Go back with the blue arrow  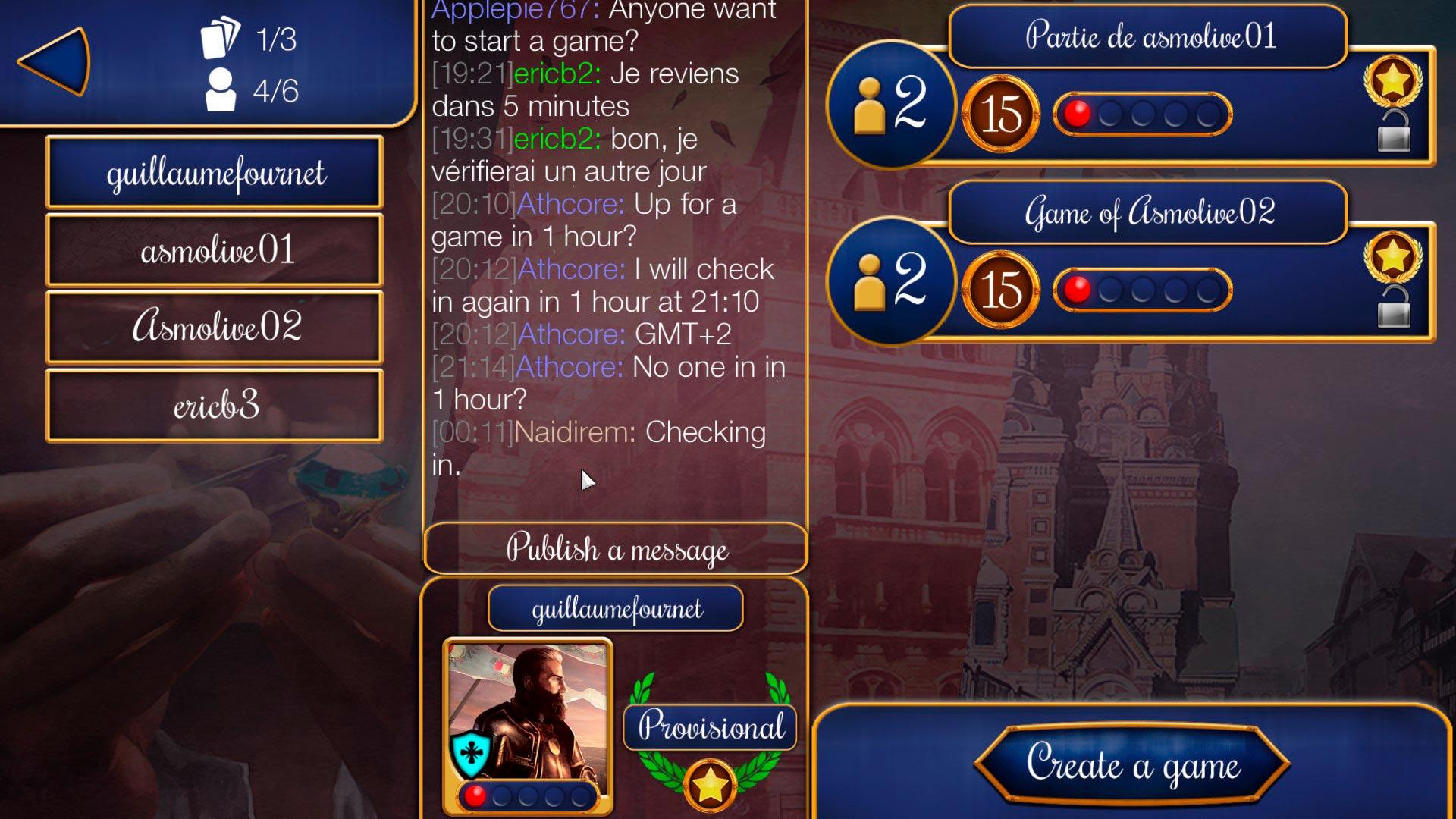pyautogui.click(x=55, y=61)
